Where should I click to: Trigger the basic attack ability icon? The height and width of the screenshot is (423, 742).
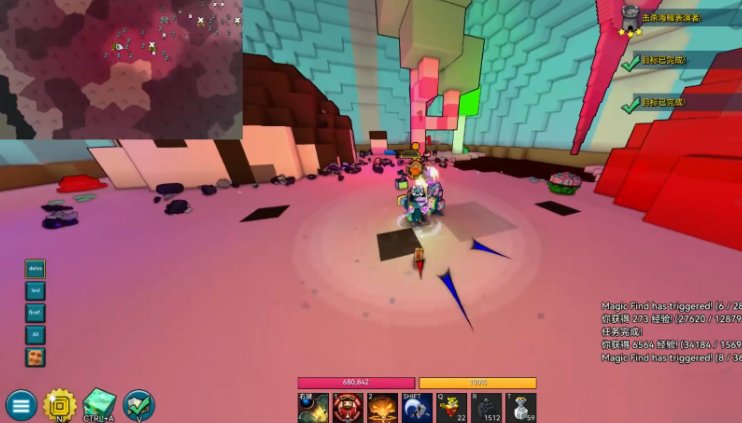click(313, 408)
